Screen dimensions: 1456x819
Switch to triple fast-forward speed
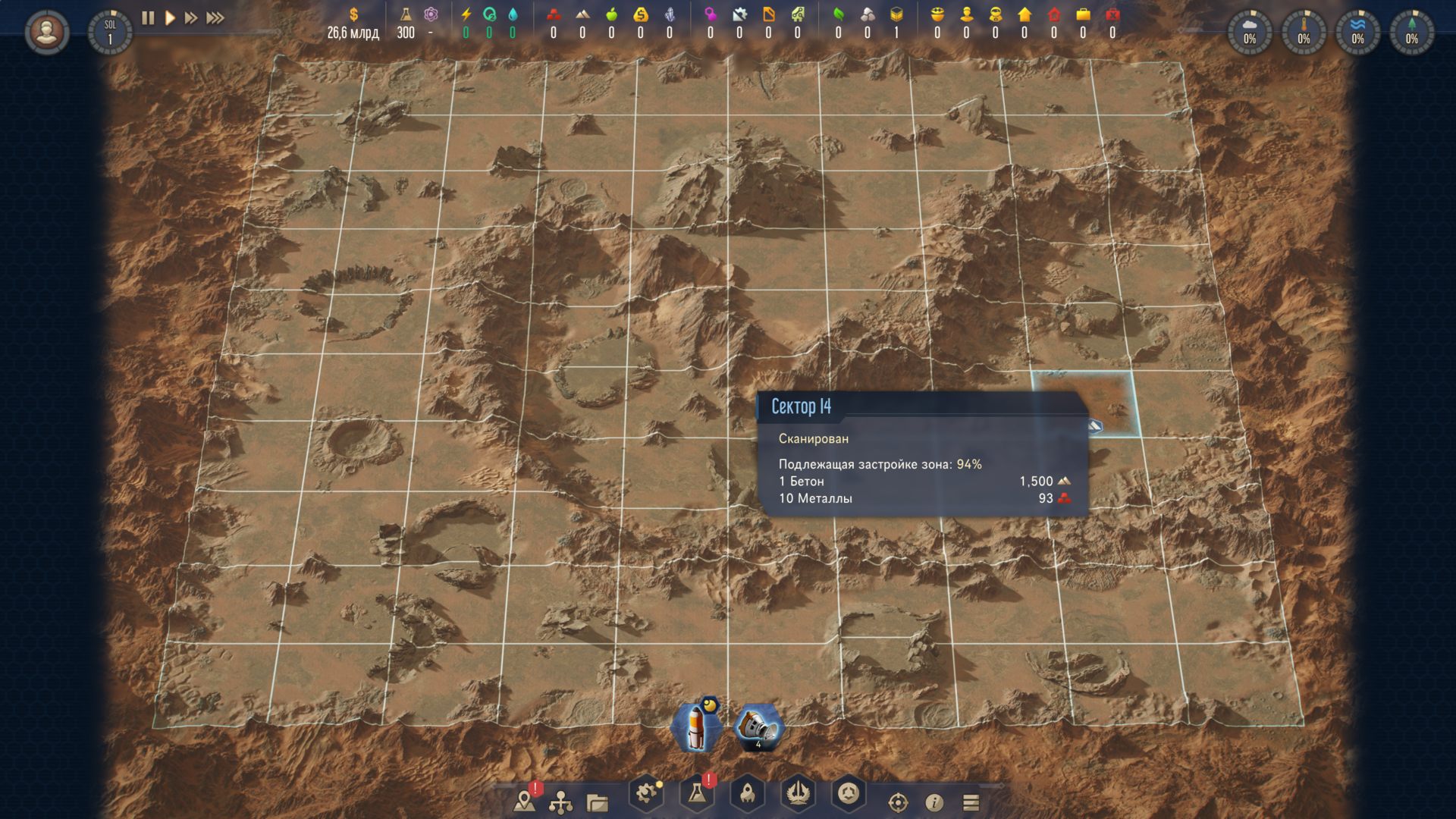(215, 17)
